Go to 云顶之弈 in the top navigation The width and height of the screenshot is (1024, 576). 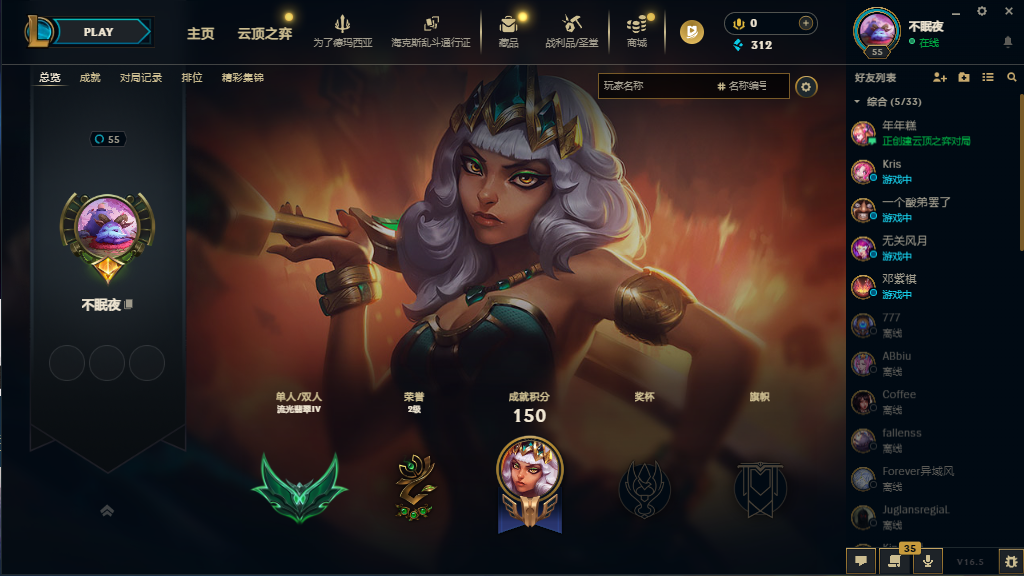(x=264, y=33)
